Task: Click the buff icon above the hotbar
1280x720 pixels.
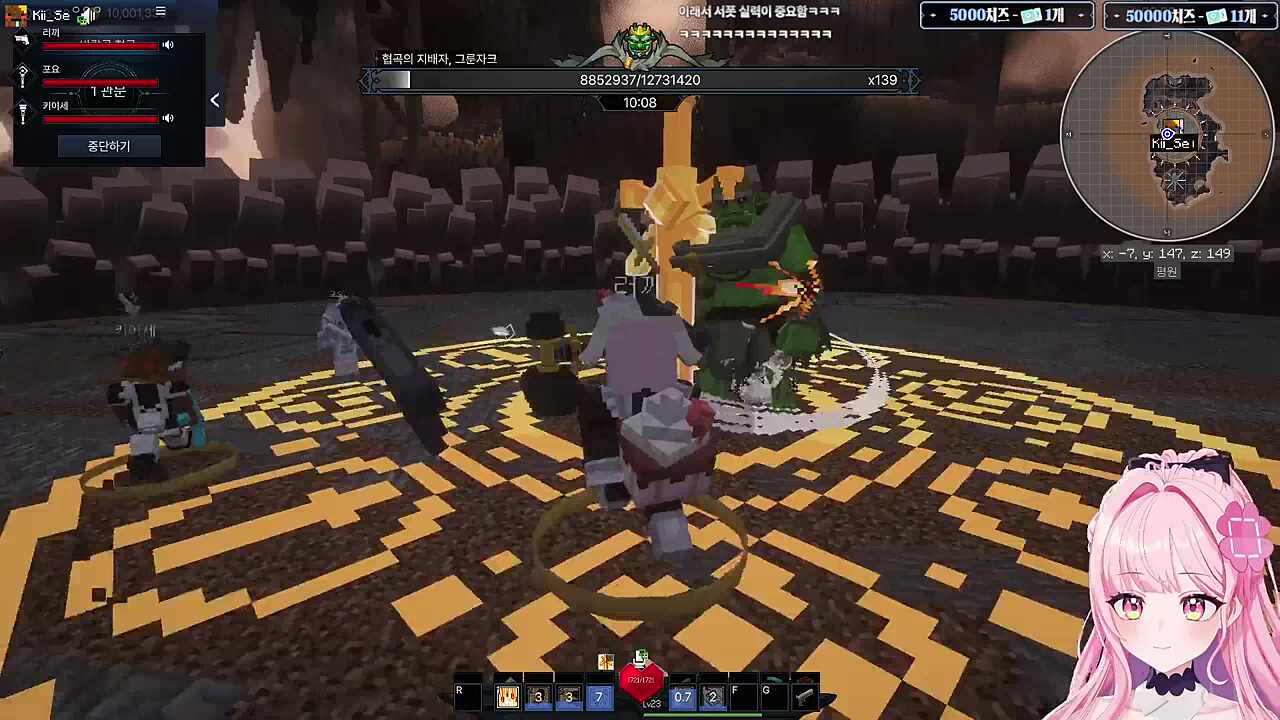Action: tap(605, 661)
